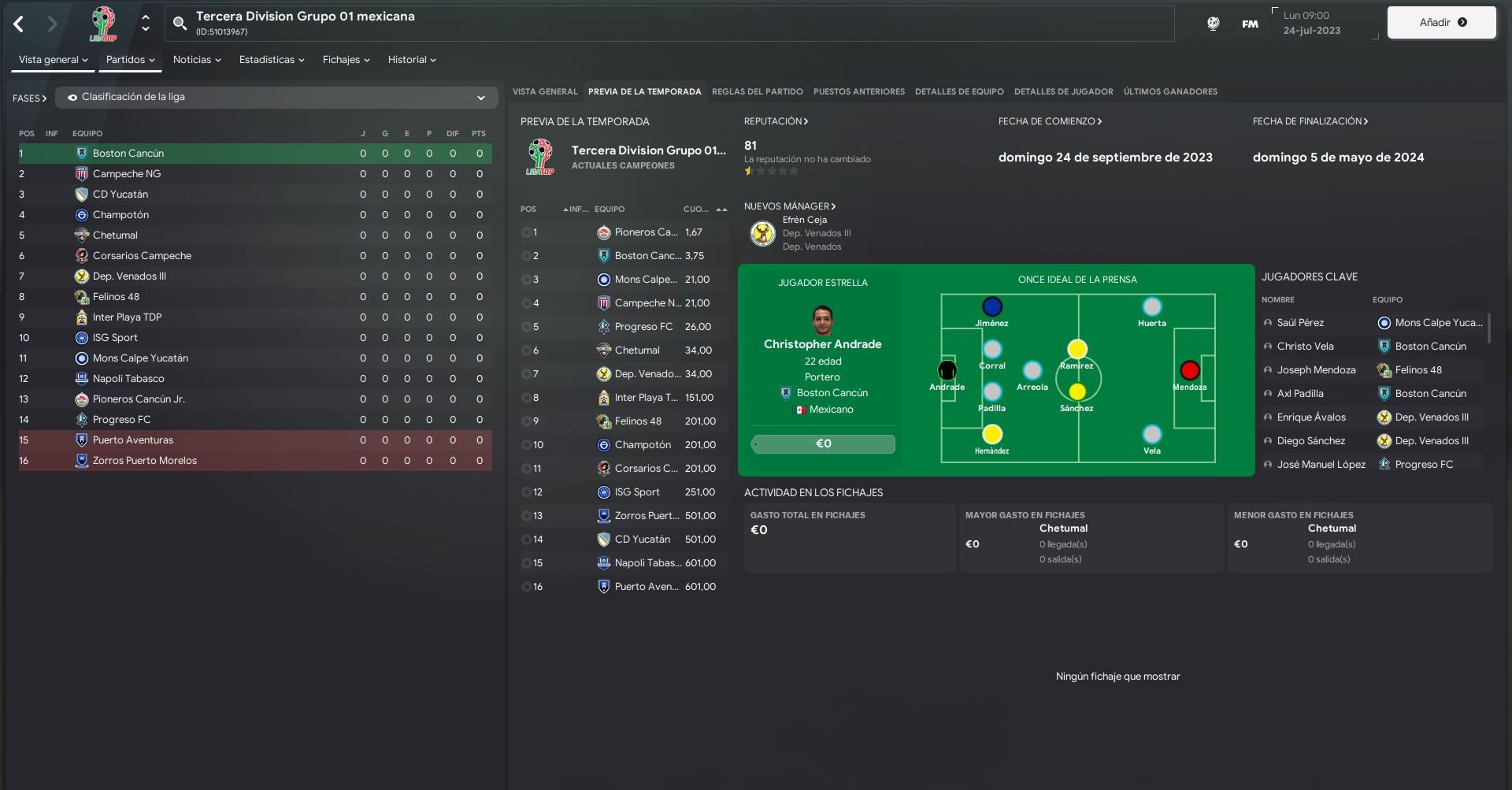This screenshot has width=1512, height=790.
Task: Open star player Christopher Andrade's profile
Action: (822, 344)
